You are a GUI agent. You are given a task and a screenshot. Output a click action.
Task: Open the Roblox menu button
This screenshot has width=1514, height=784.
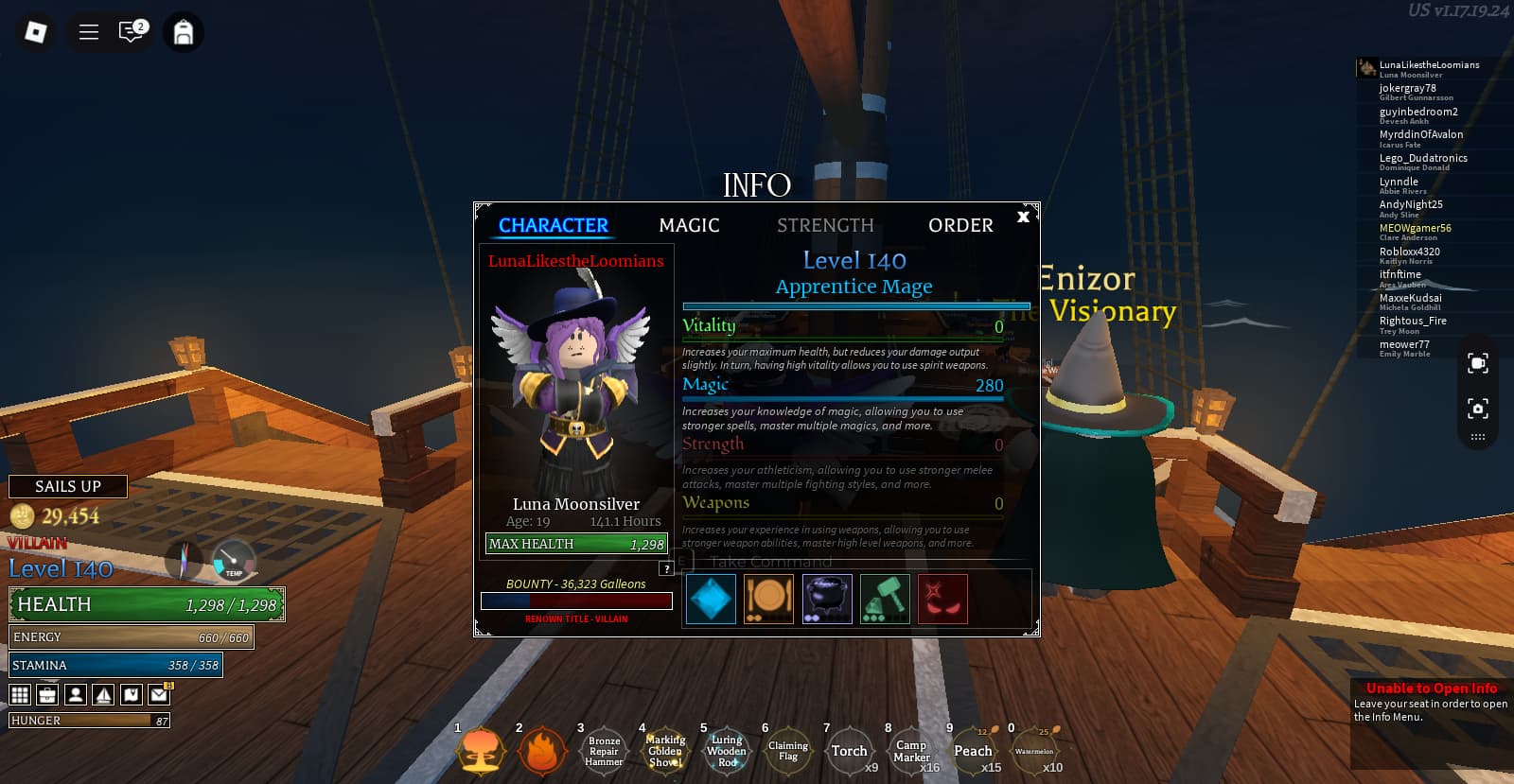tap(35, 32)
